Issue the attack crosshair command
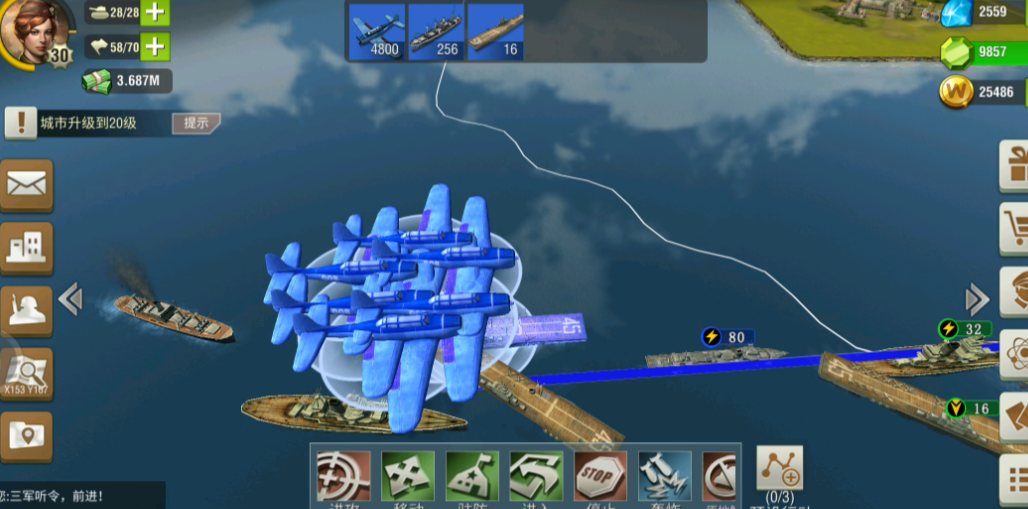The image size is (1028, 509). click(x=343, y=476)
